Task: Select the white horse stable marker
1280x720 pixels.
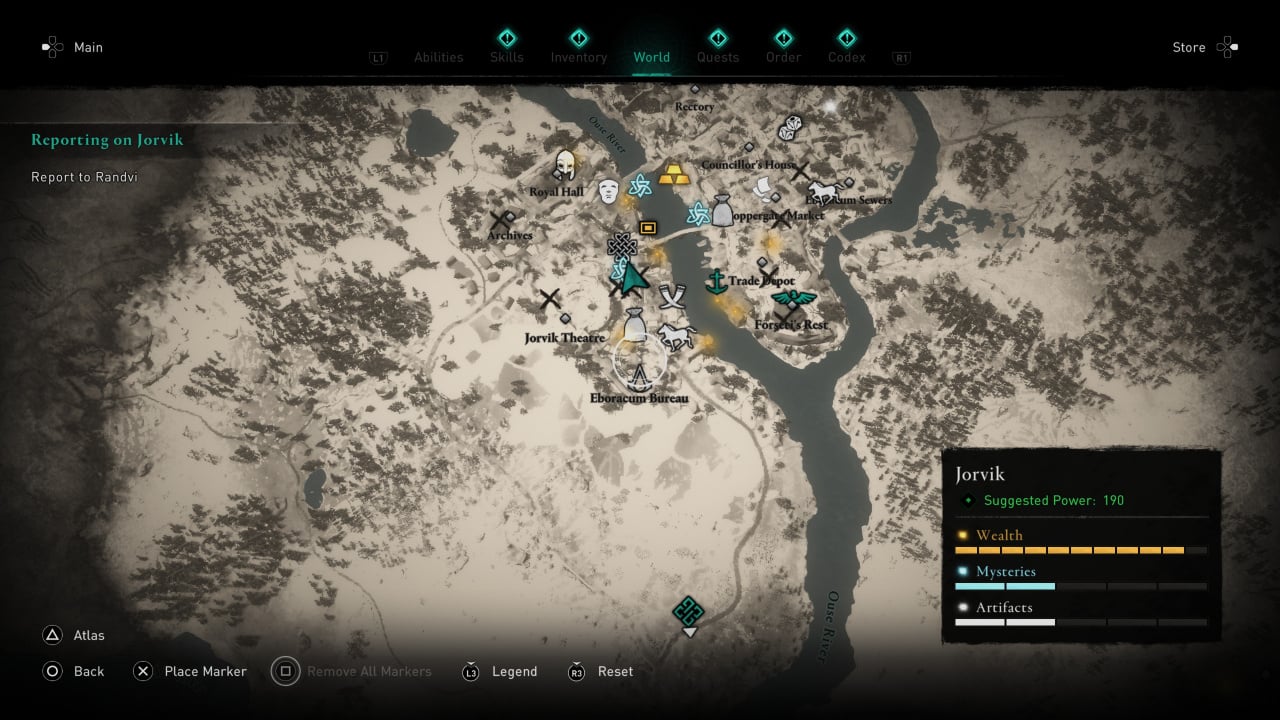Action: [677, 335]
